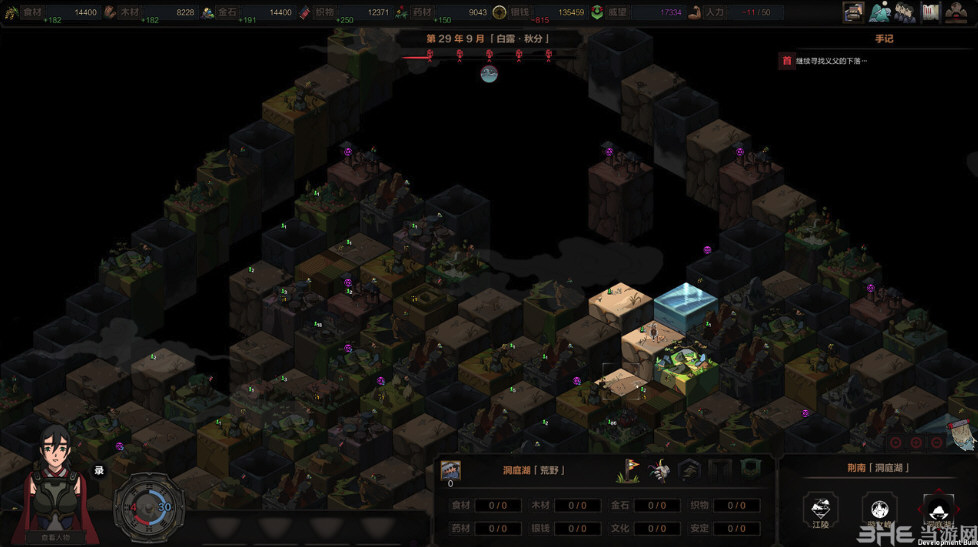The width and height of the screenshot is (978, 547).
Task: Open the brown-hooded figure system icon
Action: [956, 12]
